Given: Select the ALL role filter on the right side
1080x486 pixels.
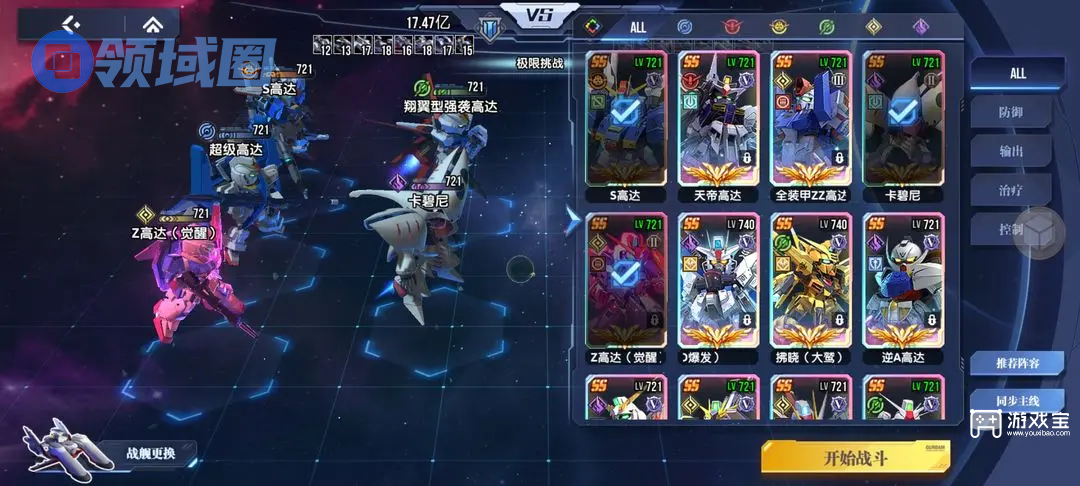Looking at the screenshot, I should [x=1017, y=73].
